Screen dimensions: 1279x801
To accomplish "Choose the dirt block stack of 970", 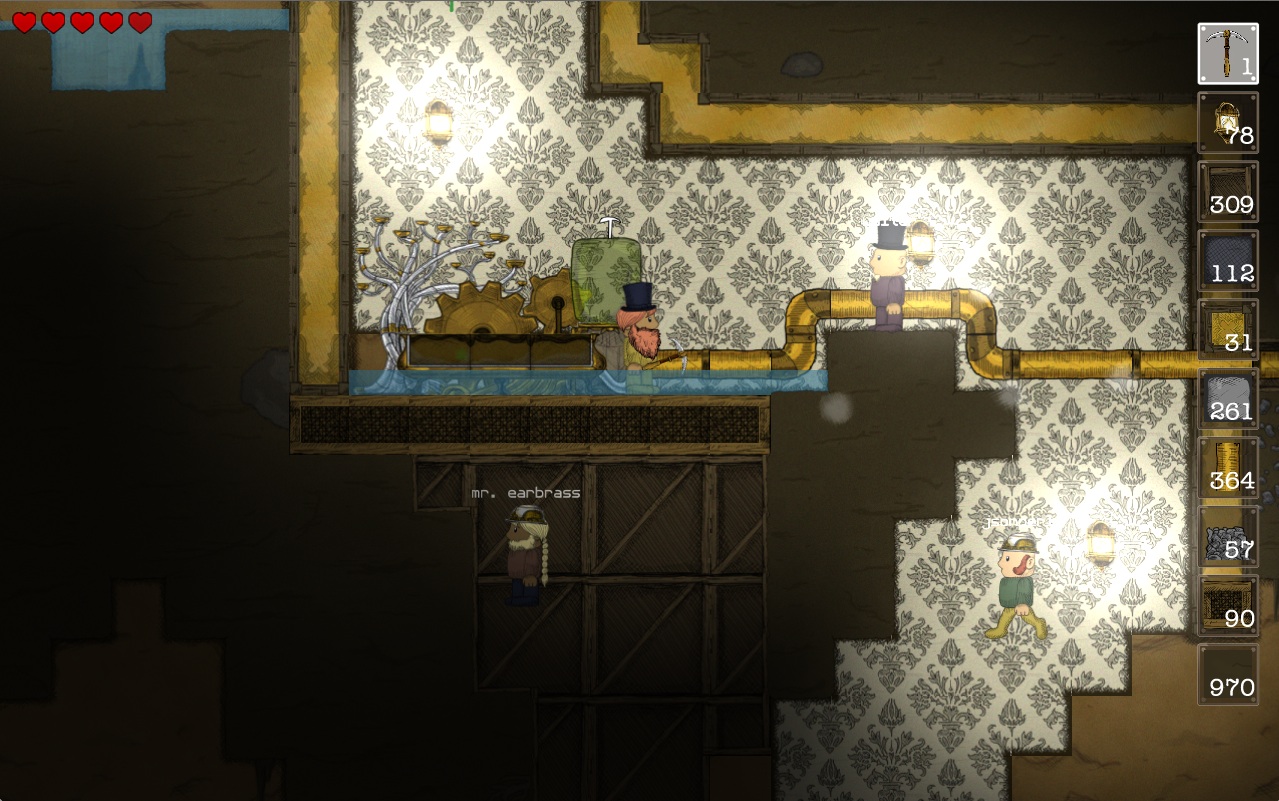I will coord(1228,675).
